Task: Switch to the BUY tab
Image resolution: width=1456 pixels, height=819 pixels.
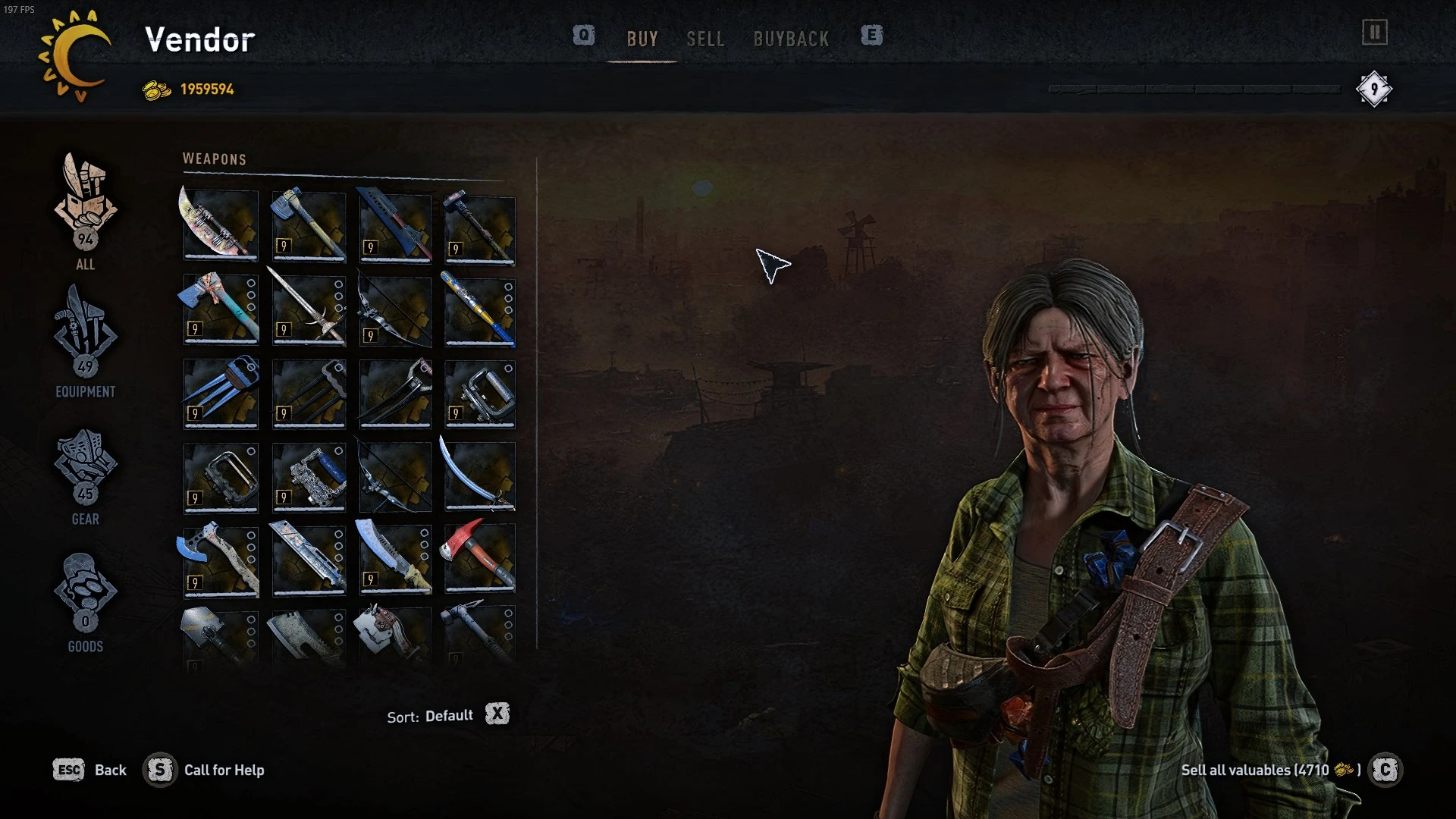Action: (642, 39)
